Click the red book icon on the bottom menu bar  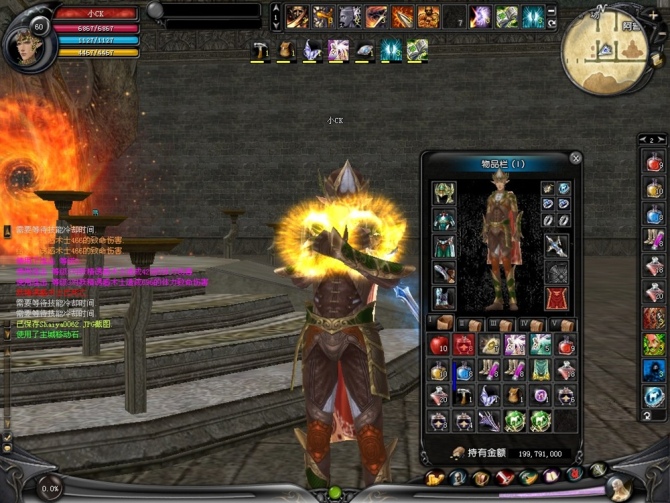click(503, 478)
